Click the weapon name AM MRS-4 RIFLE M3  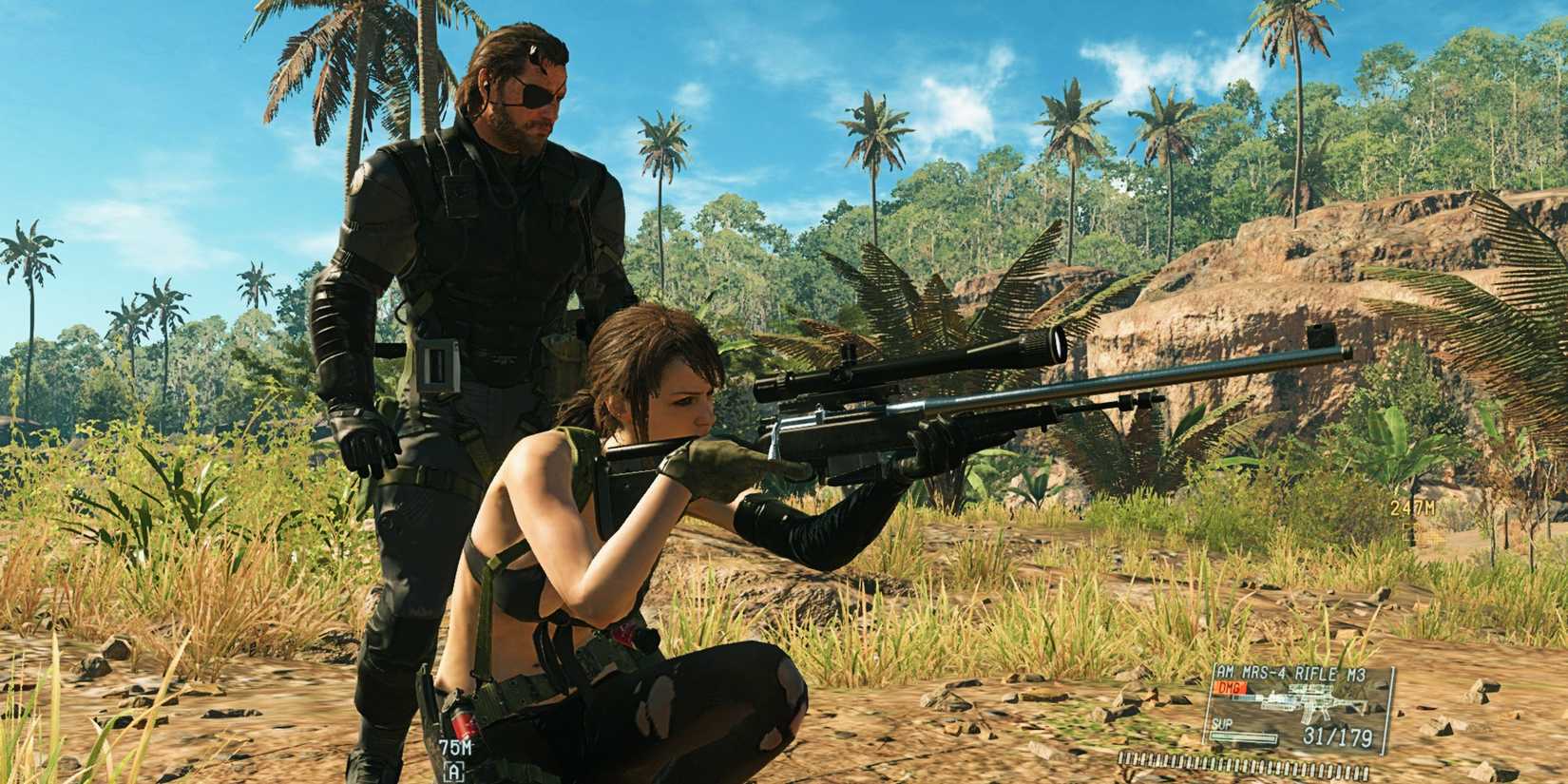tap(1291, 672)
